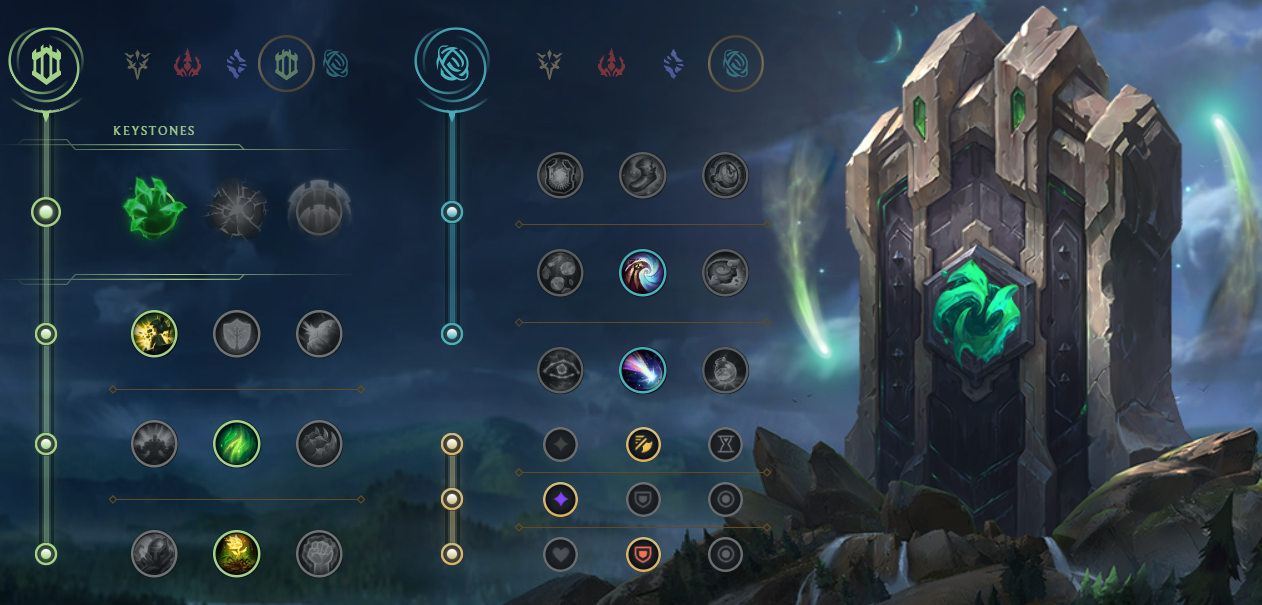Pick the Shield Bash rune

coord(319,334)
